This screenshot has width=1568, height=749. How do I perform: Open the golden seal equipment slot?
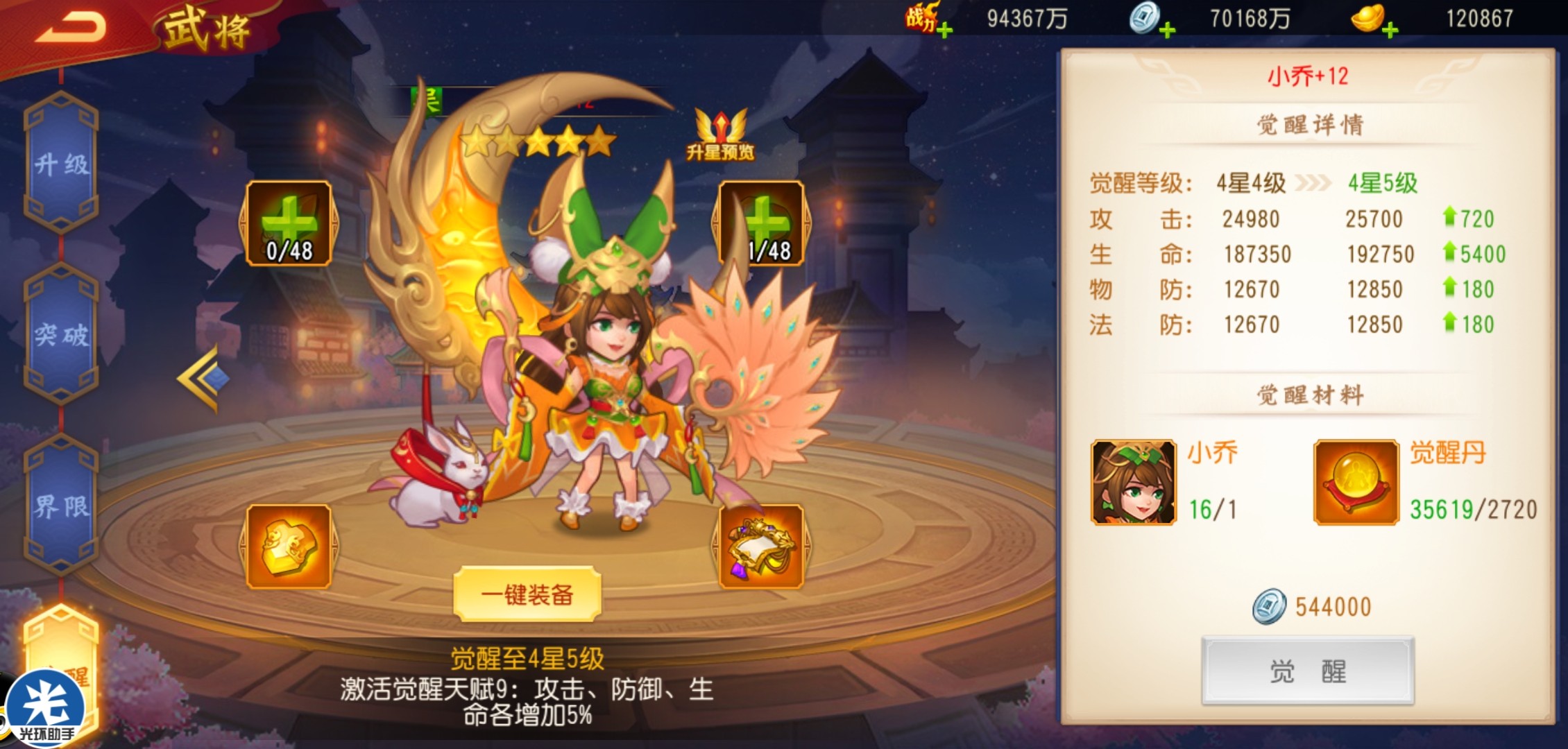289,547
